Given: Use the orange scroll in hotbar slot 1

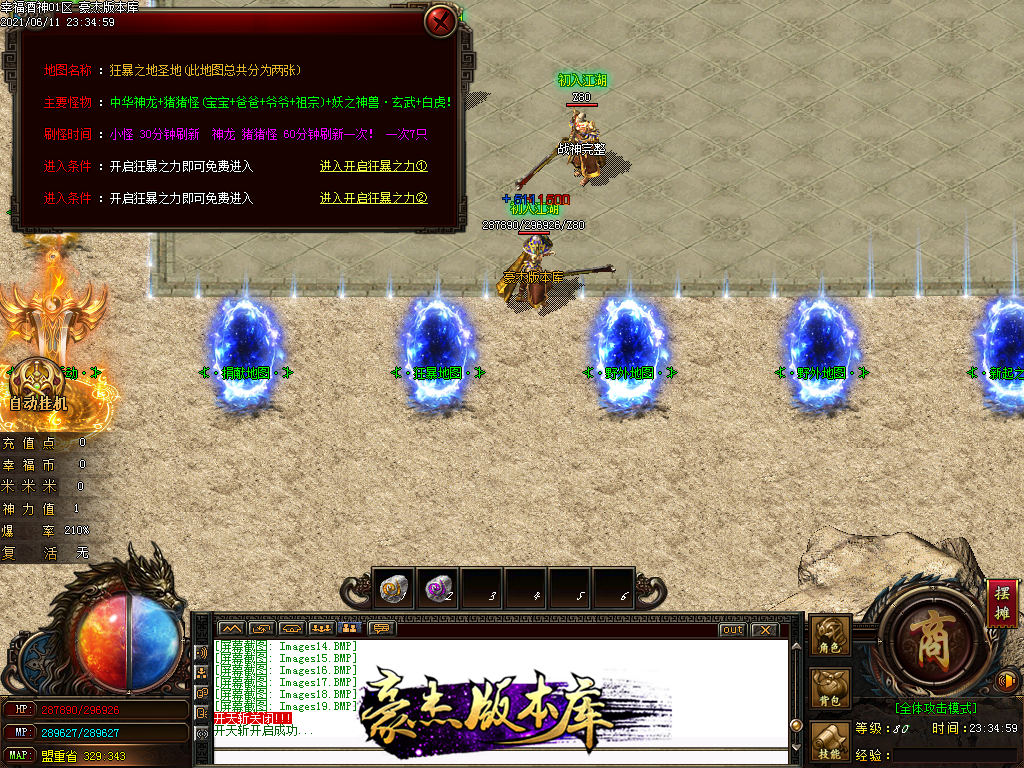Looking at the screenshot, I should tap(393, 590).
